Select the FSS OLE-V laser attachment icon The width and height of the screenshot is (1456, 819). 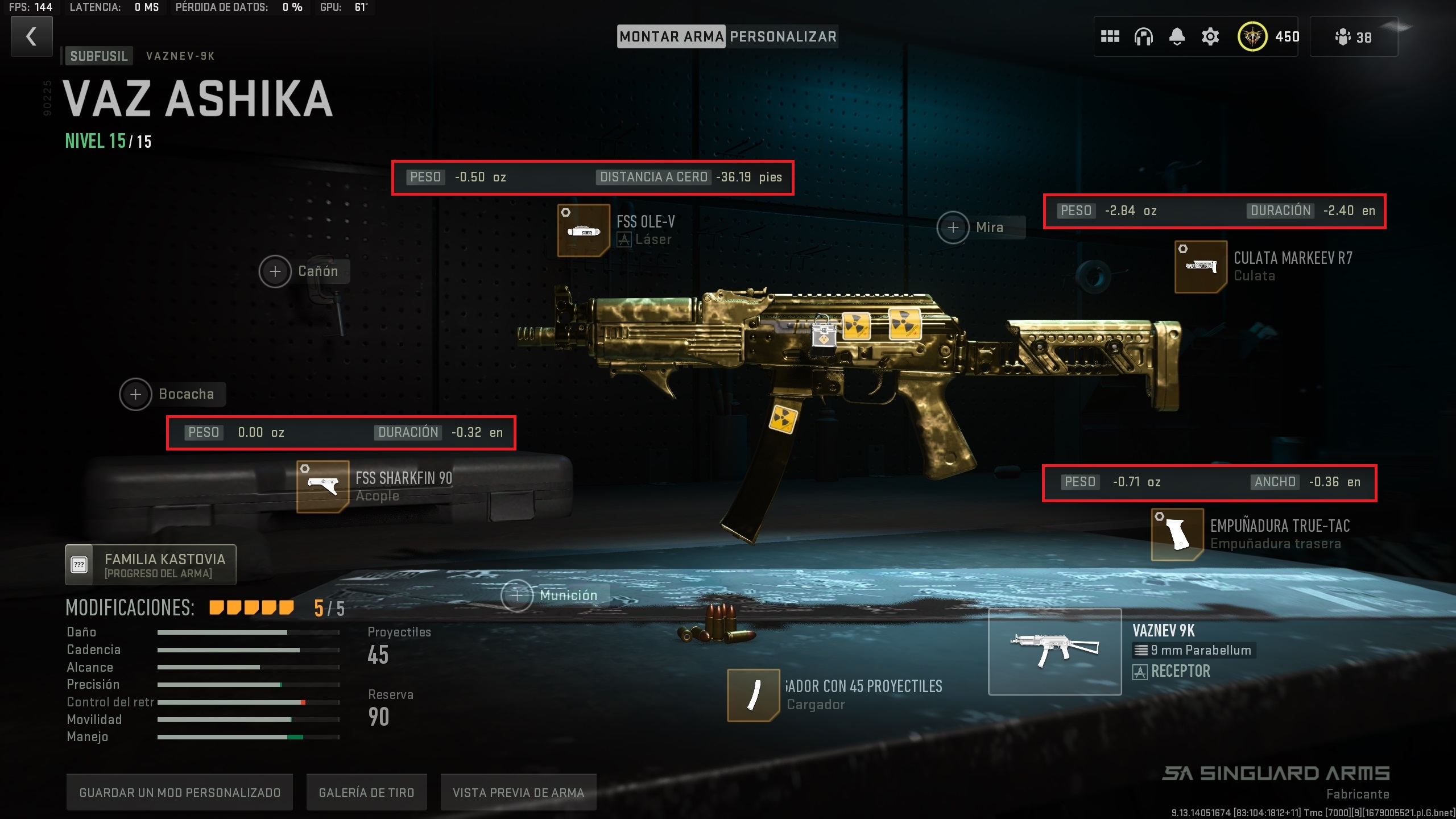(585, 231)
